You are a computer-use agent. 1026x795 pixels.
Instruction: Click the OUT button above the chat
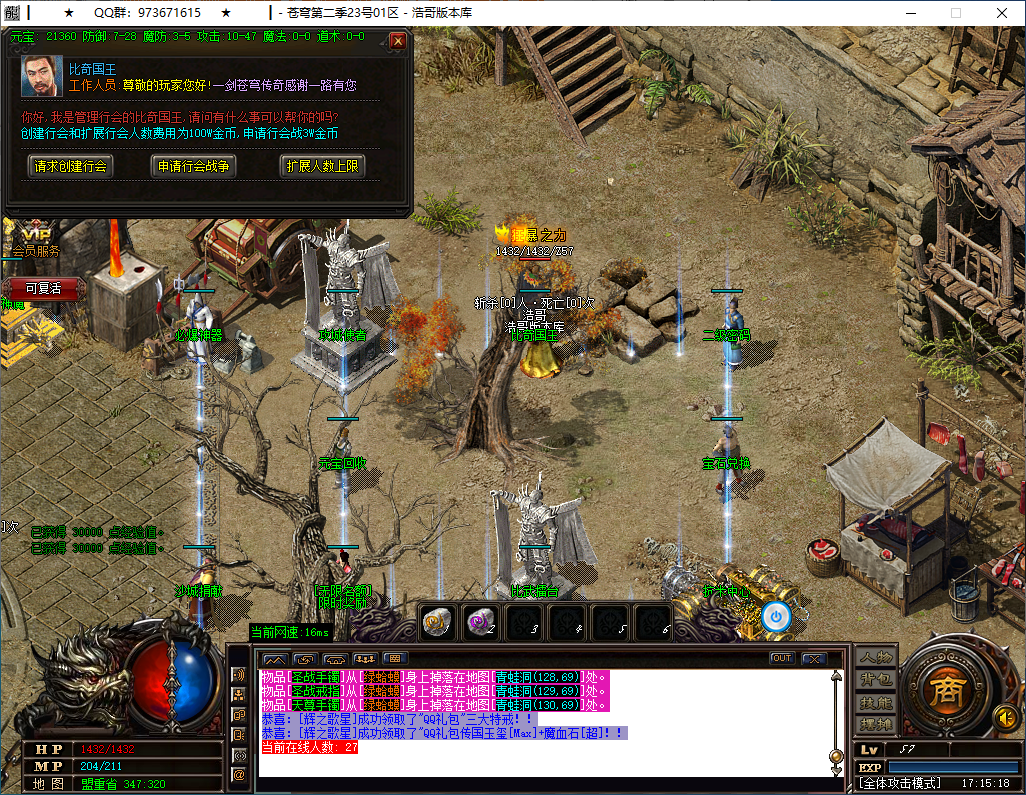781,658
